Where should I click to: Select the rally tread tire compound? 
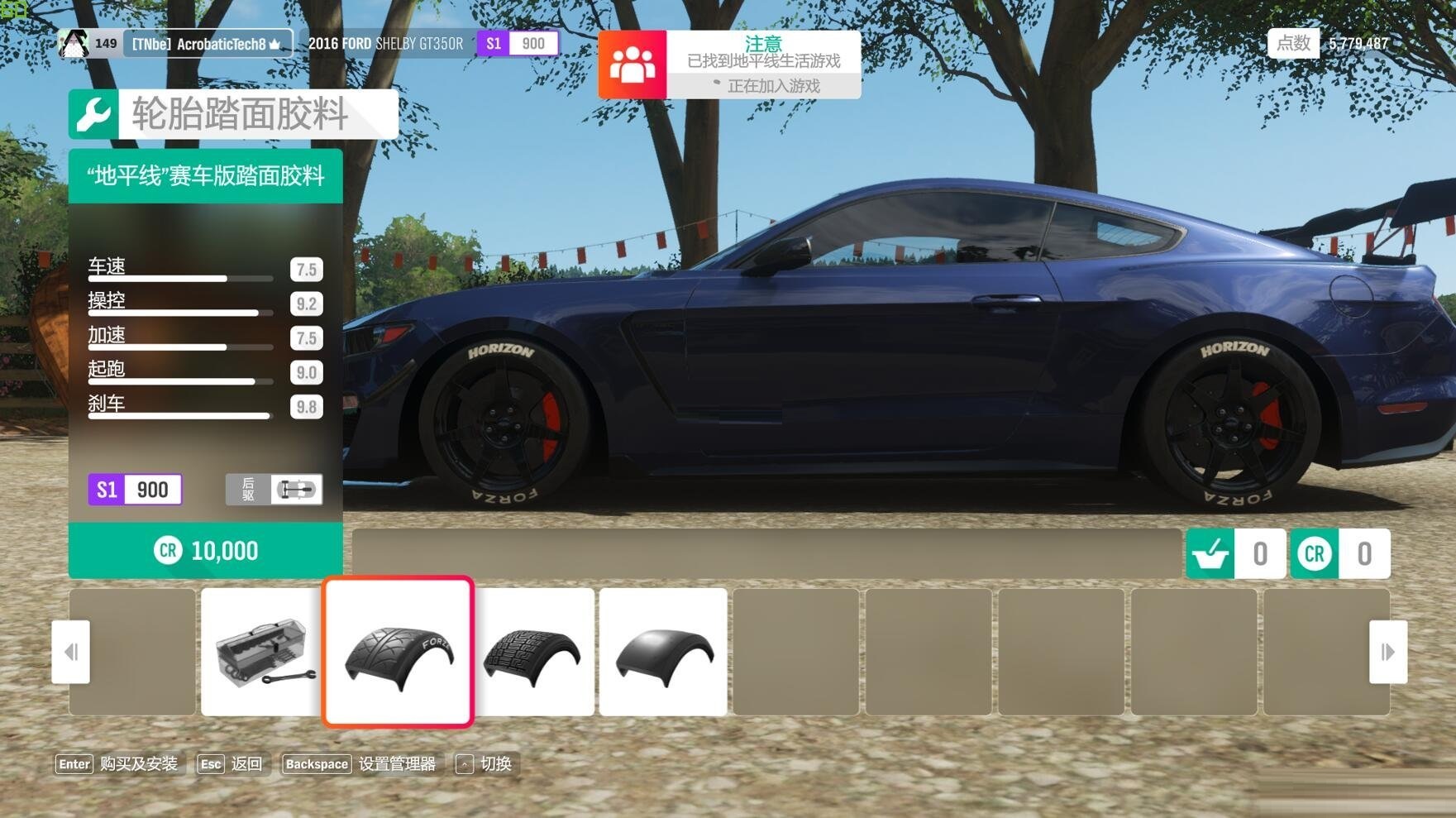[x=535, y=652]
